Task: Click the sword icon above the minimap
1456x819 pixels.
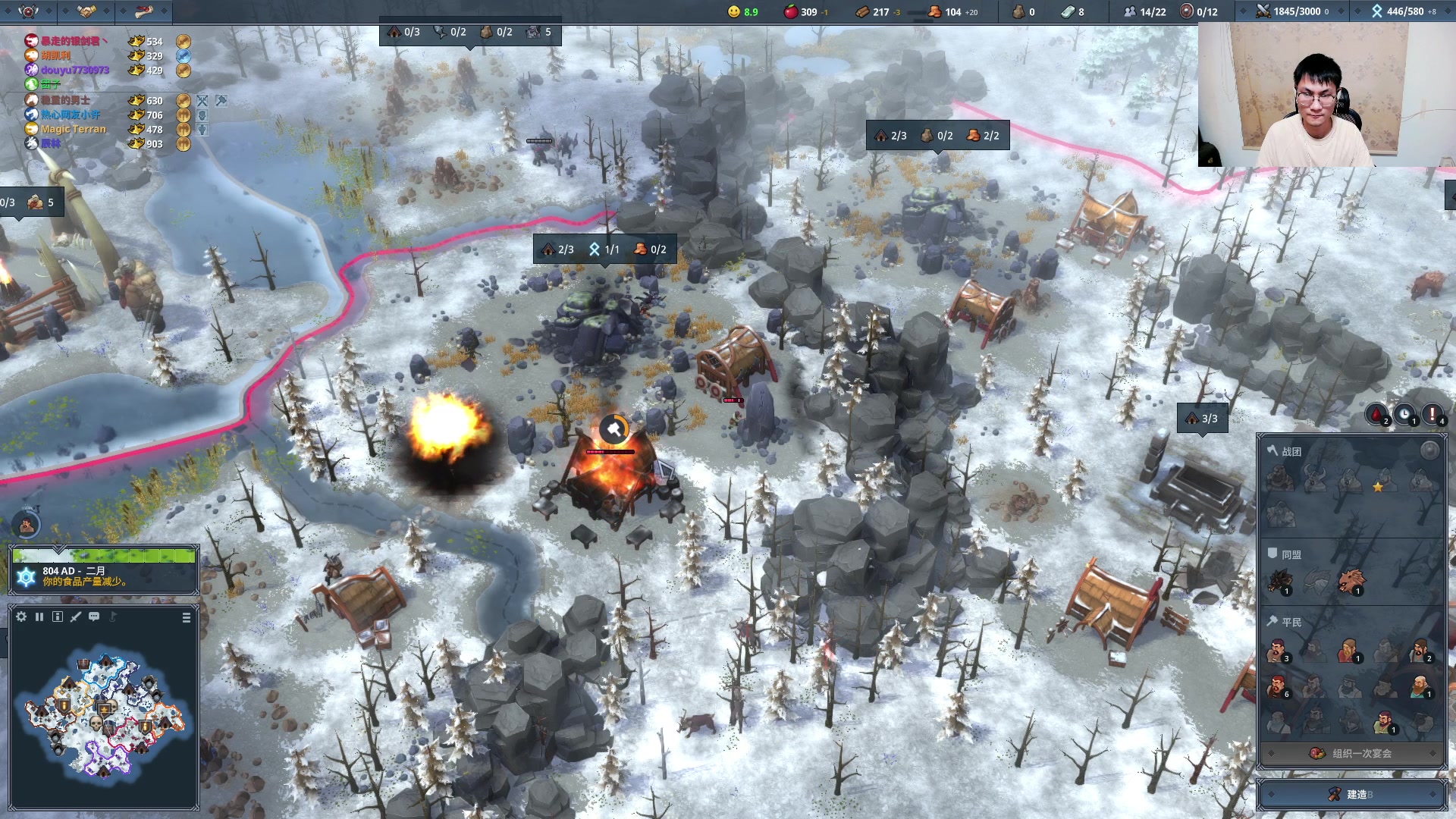Action: pos(76,617)
